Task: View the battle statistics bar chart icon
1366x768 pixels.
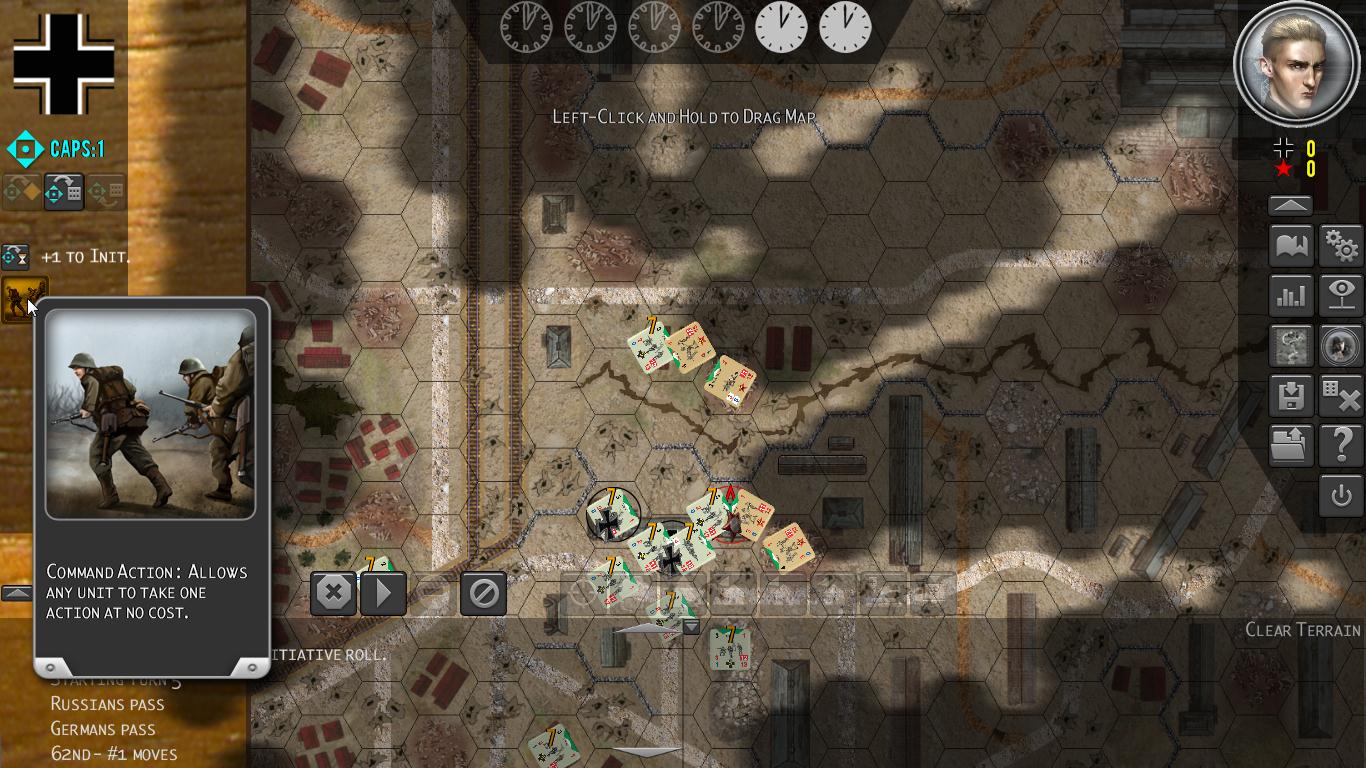Action: coord(1291,295)
